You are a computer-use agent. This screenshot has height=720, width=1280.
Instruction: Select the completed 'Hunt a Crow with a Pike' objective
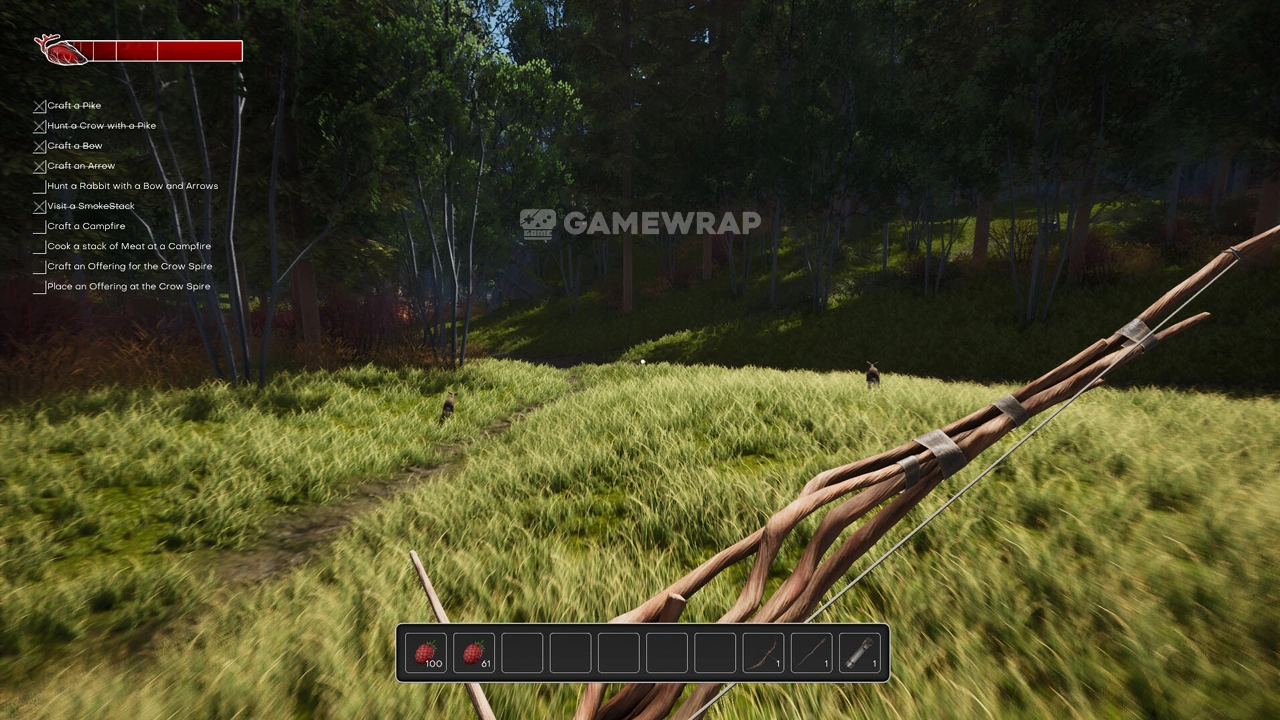pos(101,125)
